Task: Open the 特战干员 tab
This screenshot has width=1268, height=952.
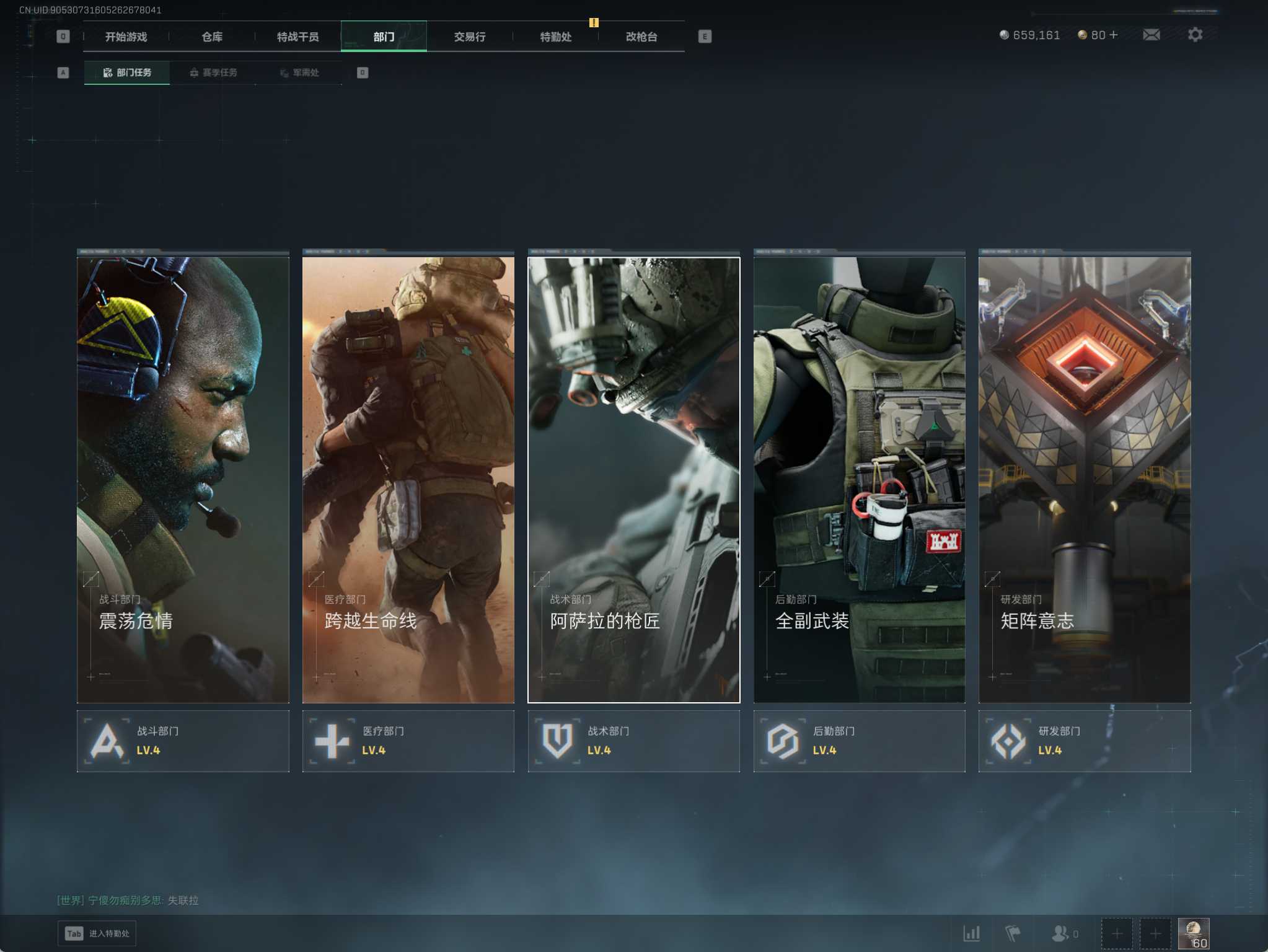Action: tap(297, 37)
